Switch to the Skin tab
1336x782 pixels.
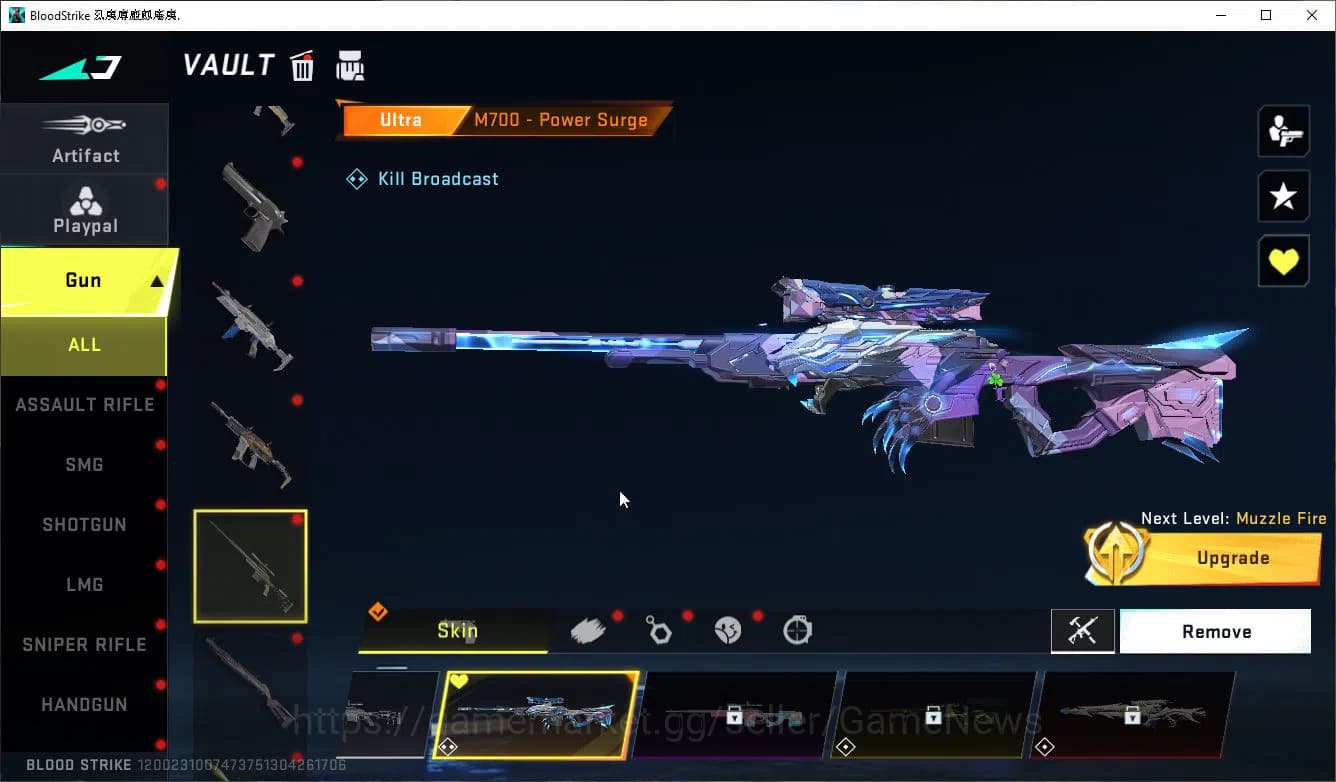[x=457, y=630]
